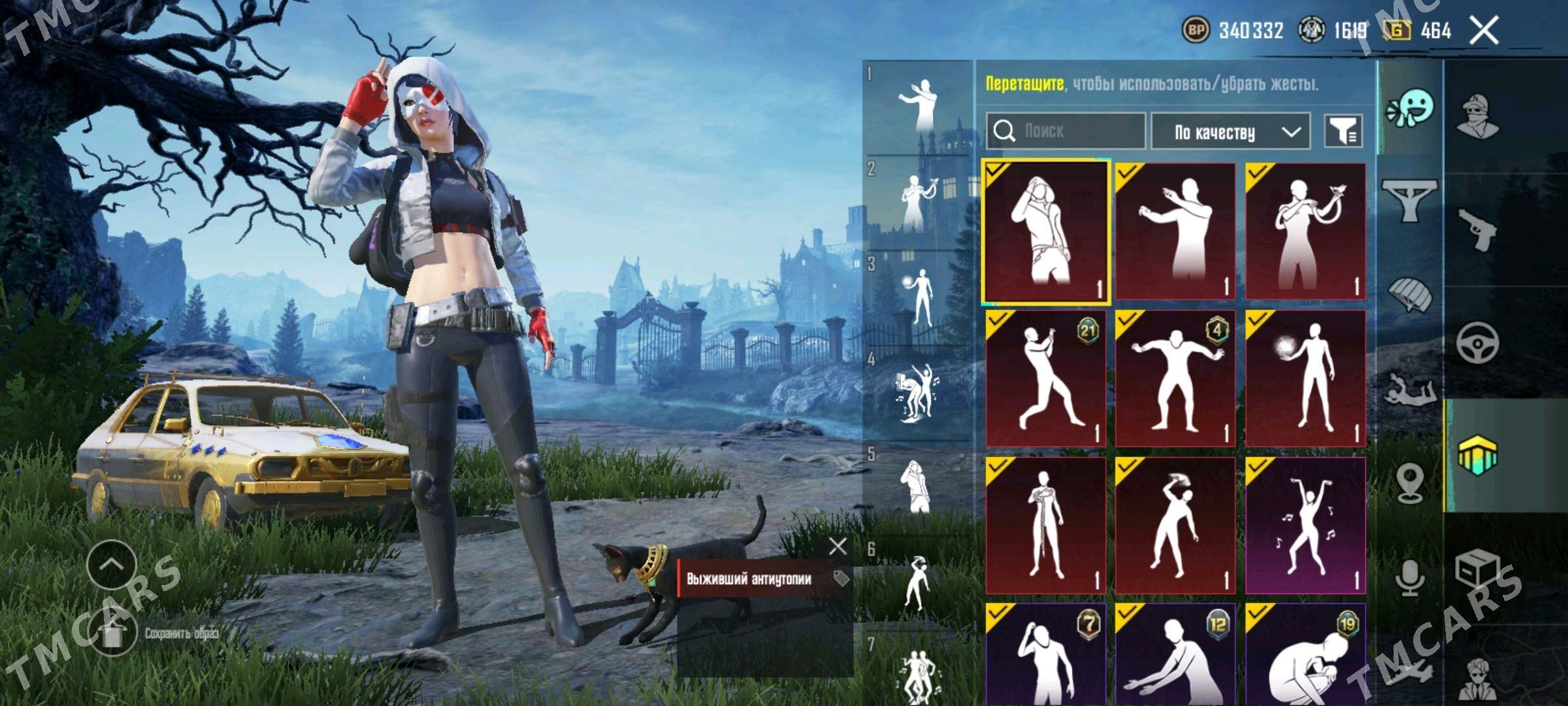1568x706 pixels.
Task: Pick the dancing emote with music notes
Action: [x=1305, y=526]
